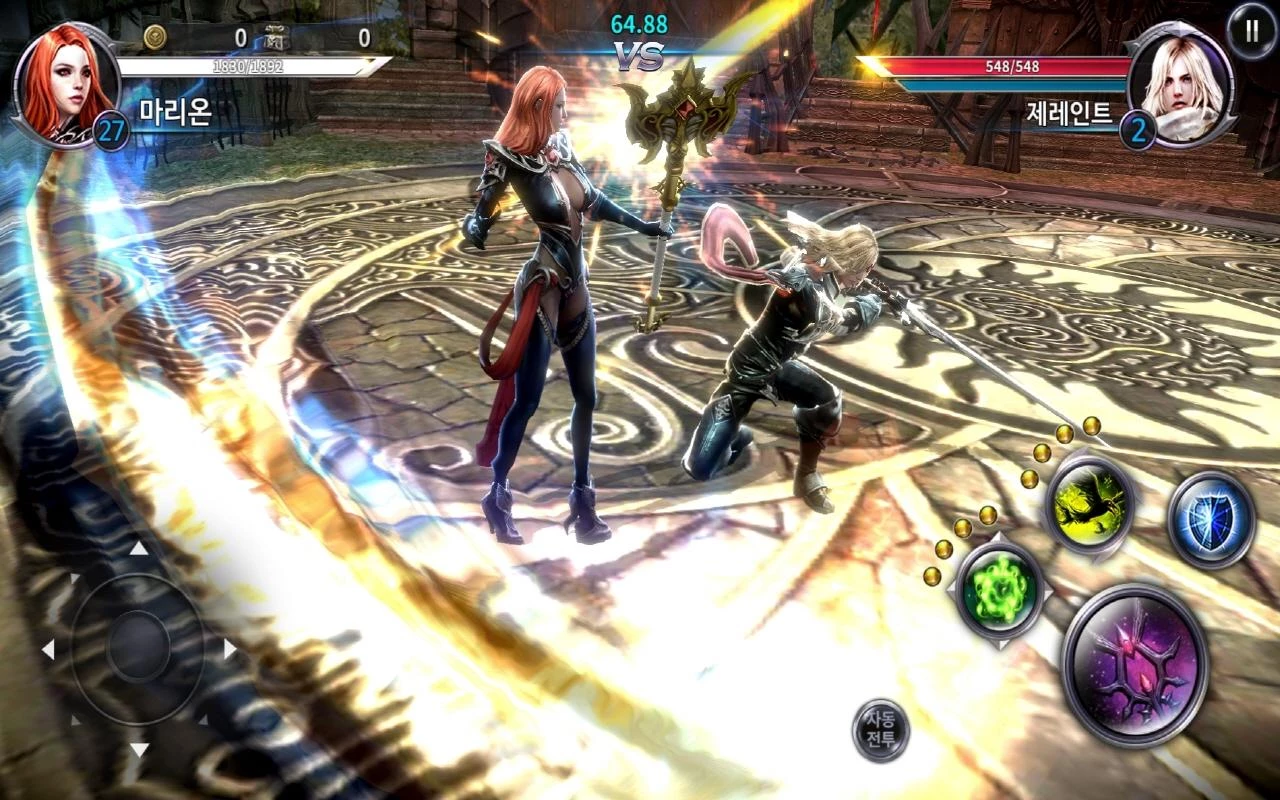Select opponent 제레인트's portrait
The image size is (1280, 800).
coord(1180,84)
